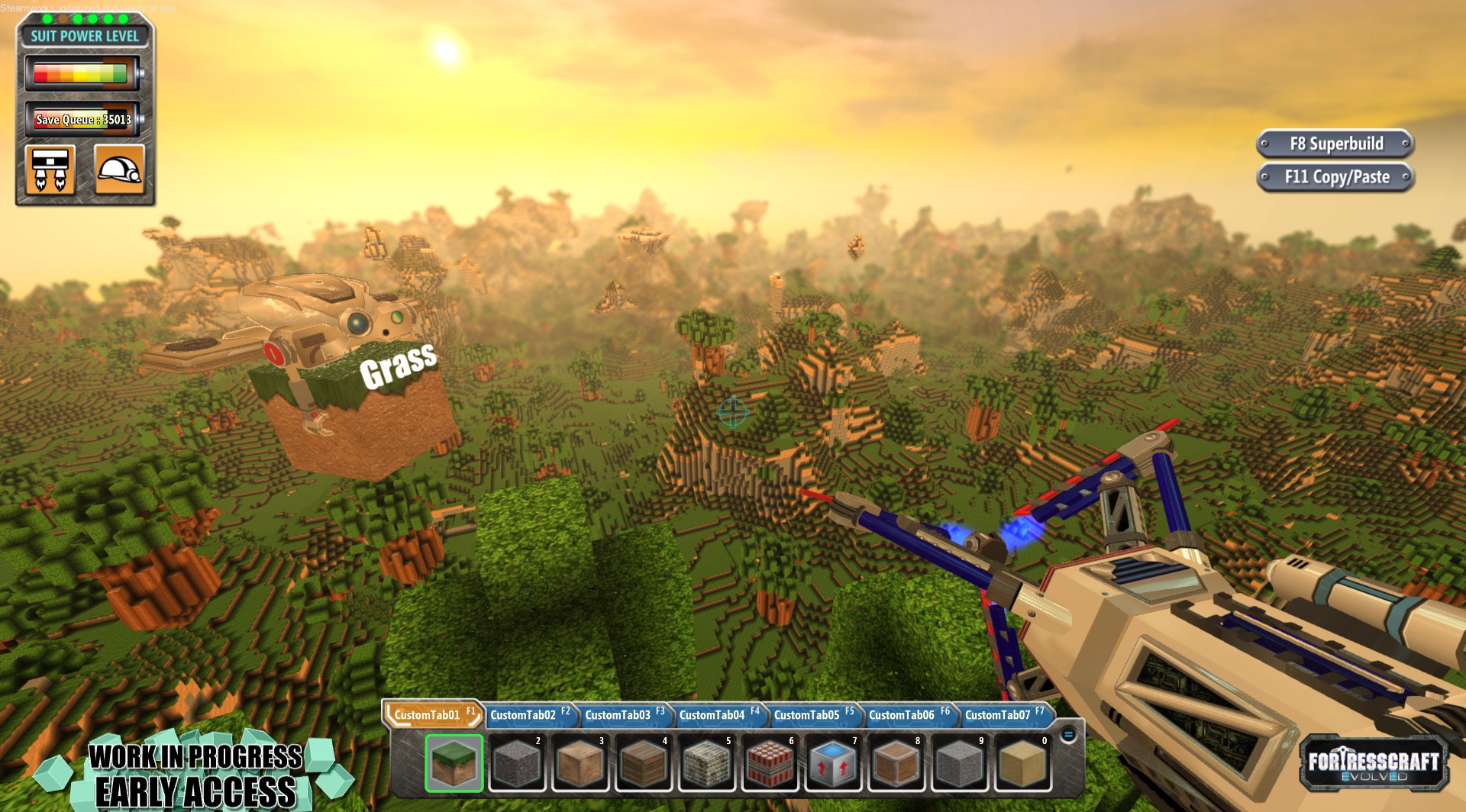
Task: Choose the wood planks block slot
Action: pos(644,763)
